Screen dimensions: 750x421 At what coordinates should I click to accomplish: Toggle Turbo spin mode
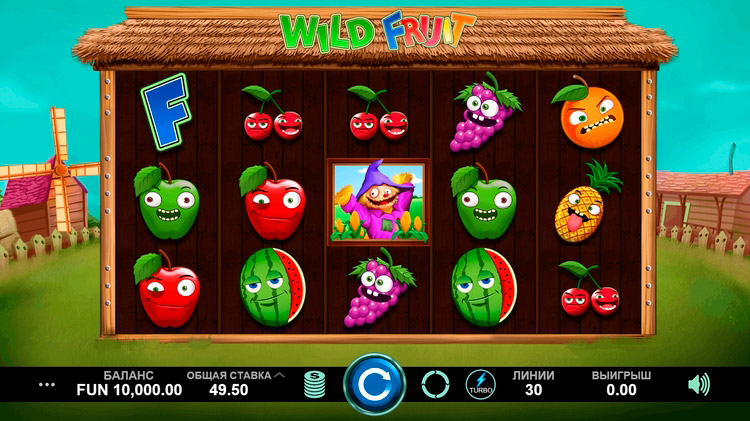(480, 383)
